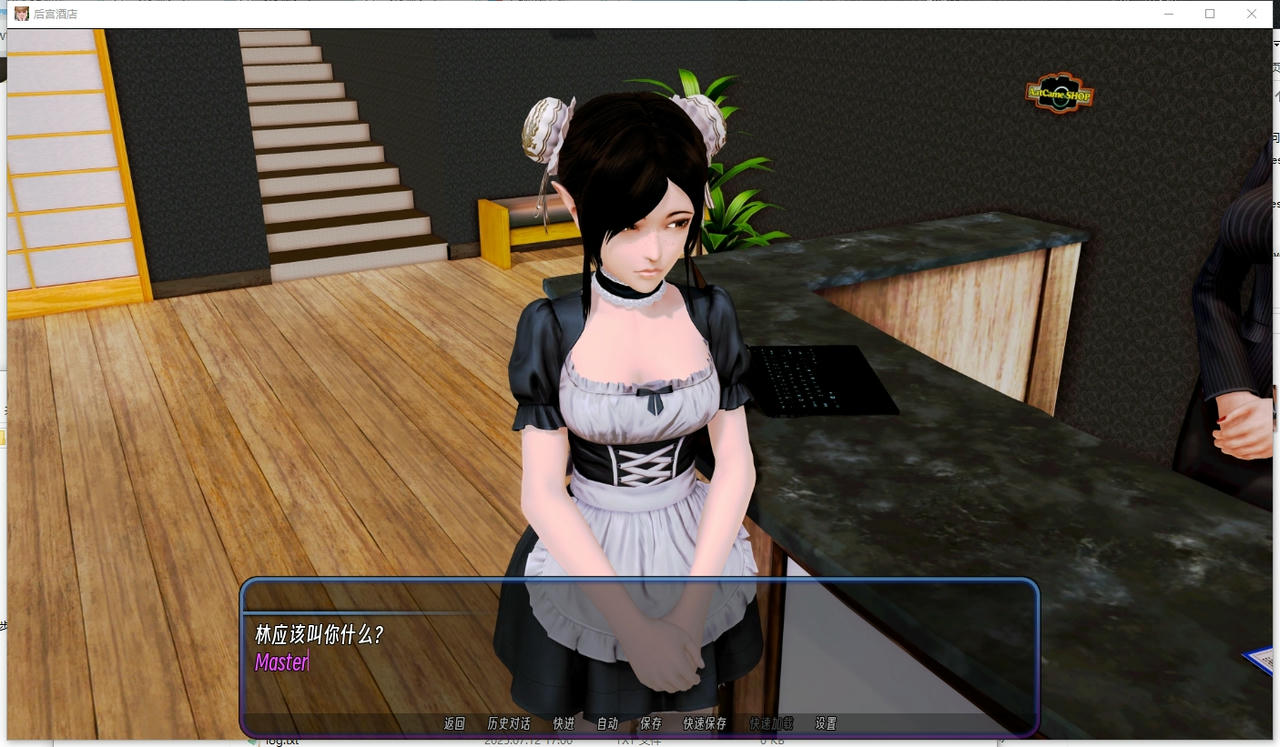This screenshot has width=1280, height=747.
Task: Open the 保存 save screen
Action: (x=651, y=723)
